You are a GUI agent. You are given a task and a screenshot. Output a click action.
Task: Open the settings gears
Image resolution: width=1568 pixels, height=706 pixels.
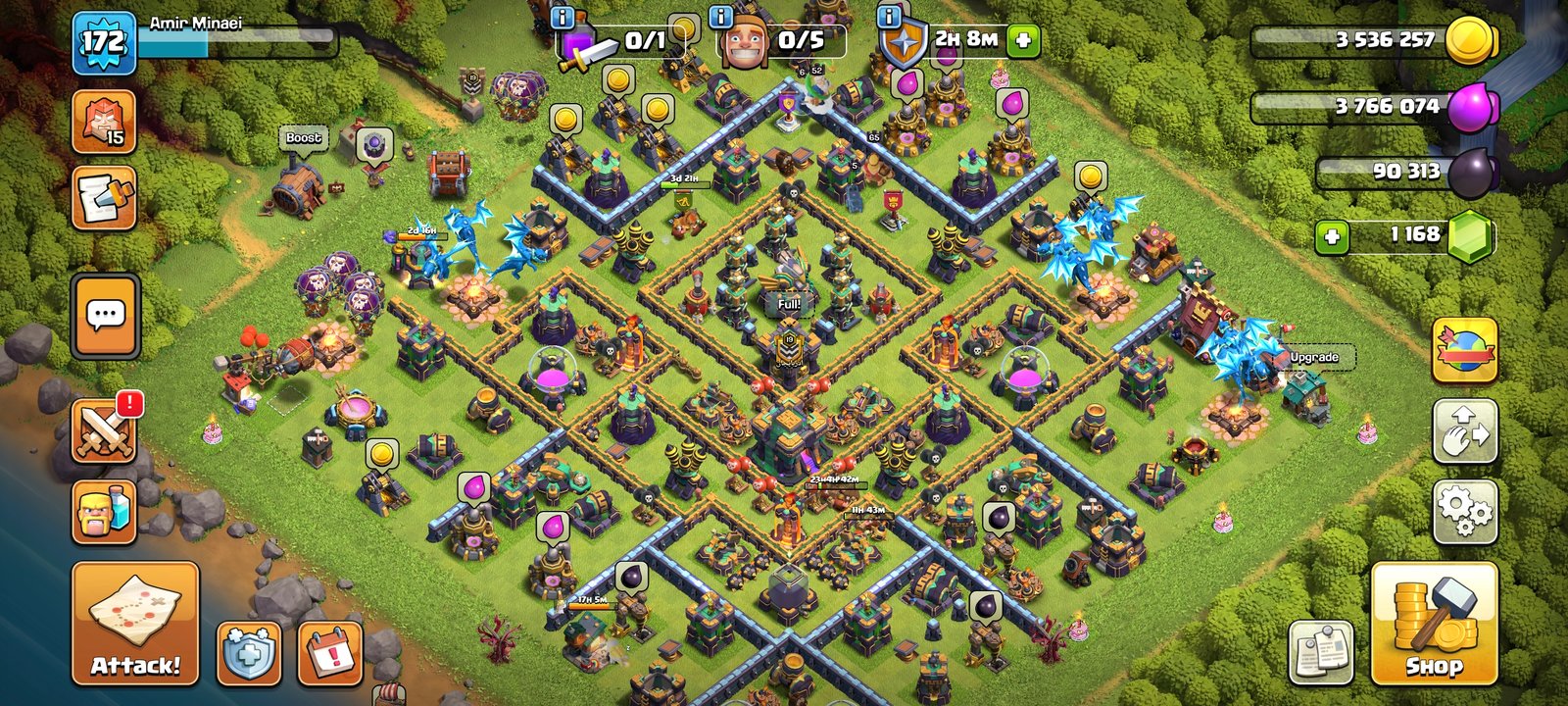pos(1464,512)
